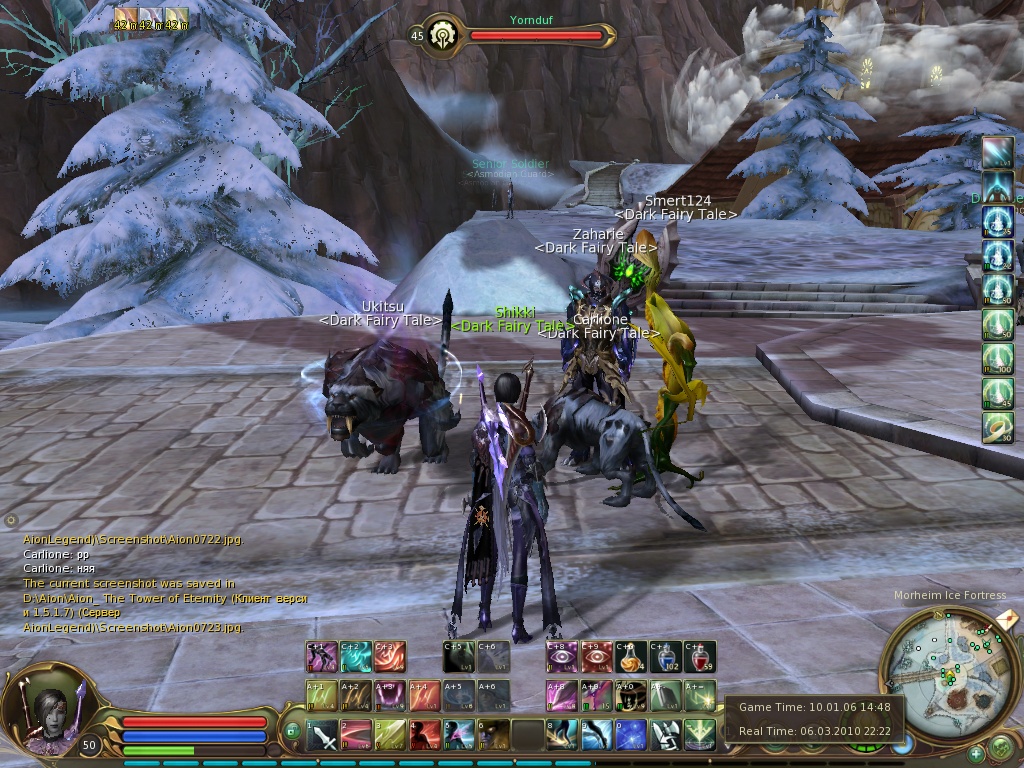Select the battle axe icon on the hotbar
Viewport: 1024px width, 768px height.
point(665,736)
